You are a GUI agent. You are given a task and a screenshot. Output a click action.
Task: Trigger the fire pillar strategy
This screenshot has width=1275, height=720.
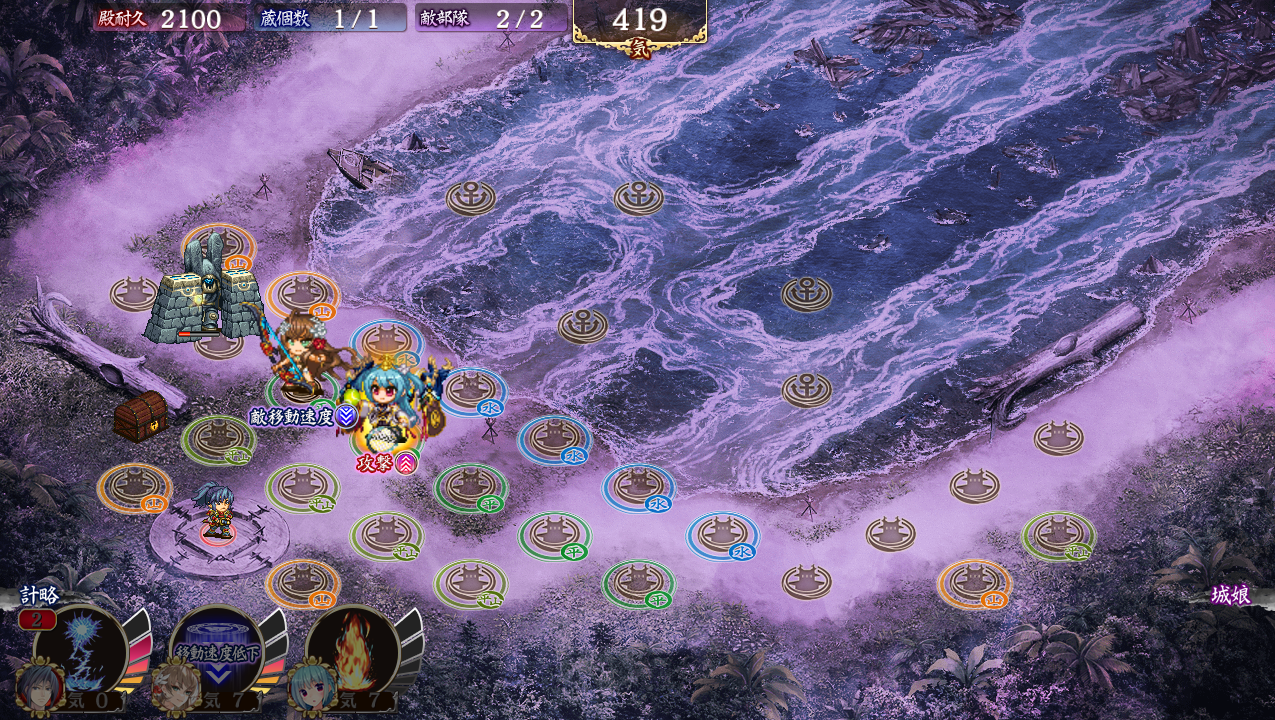[352, 650]
